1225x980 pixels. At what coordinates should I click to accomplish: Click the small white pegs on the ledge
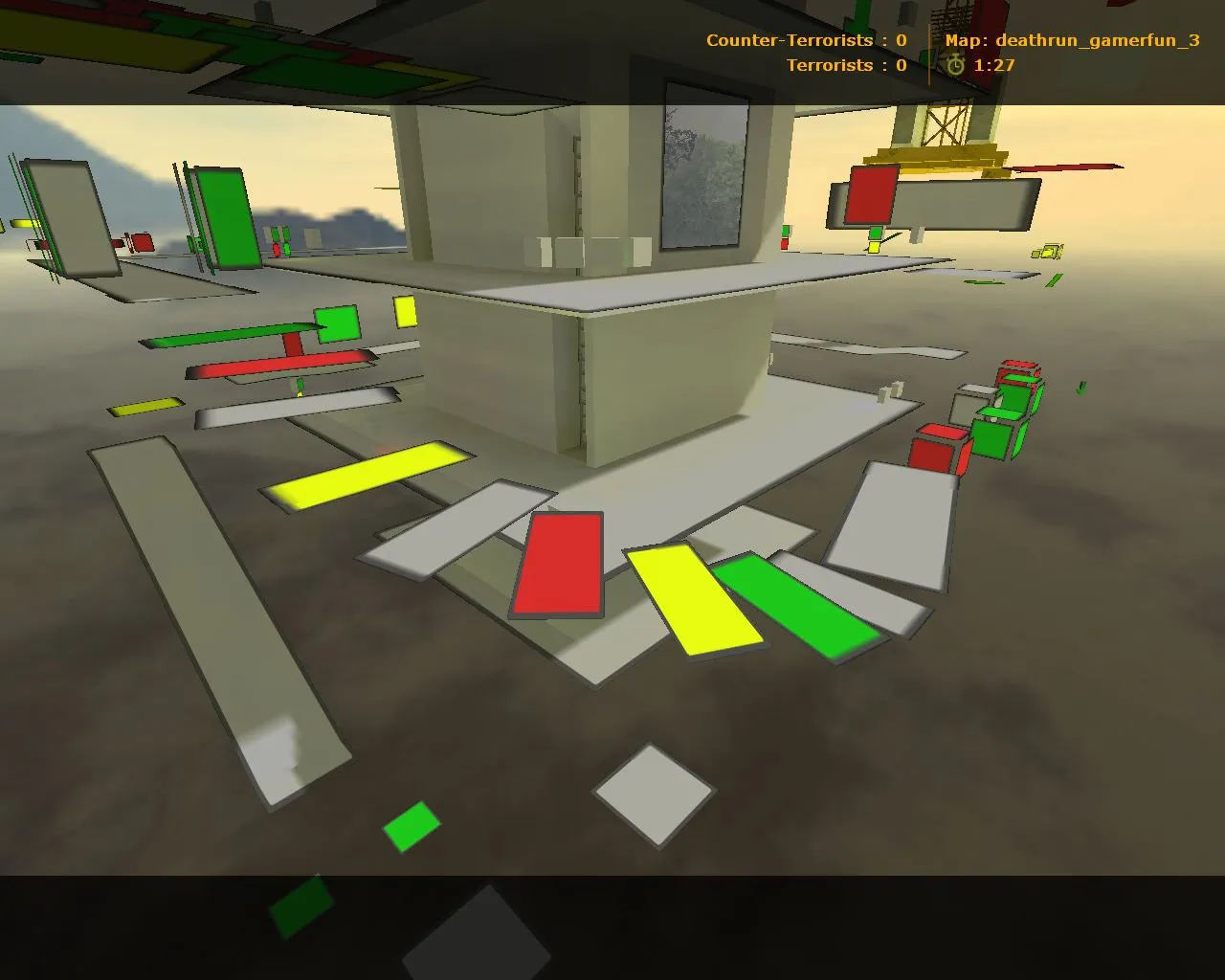[x=888, y=390]
